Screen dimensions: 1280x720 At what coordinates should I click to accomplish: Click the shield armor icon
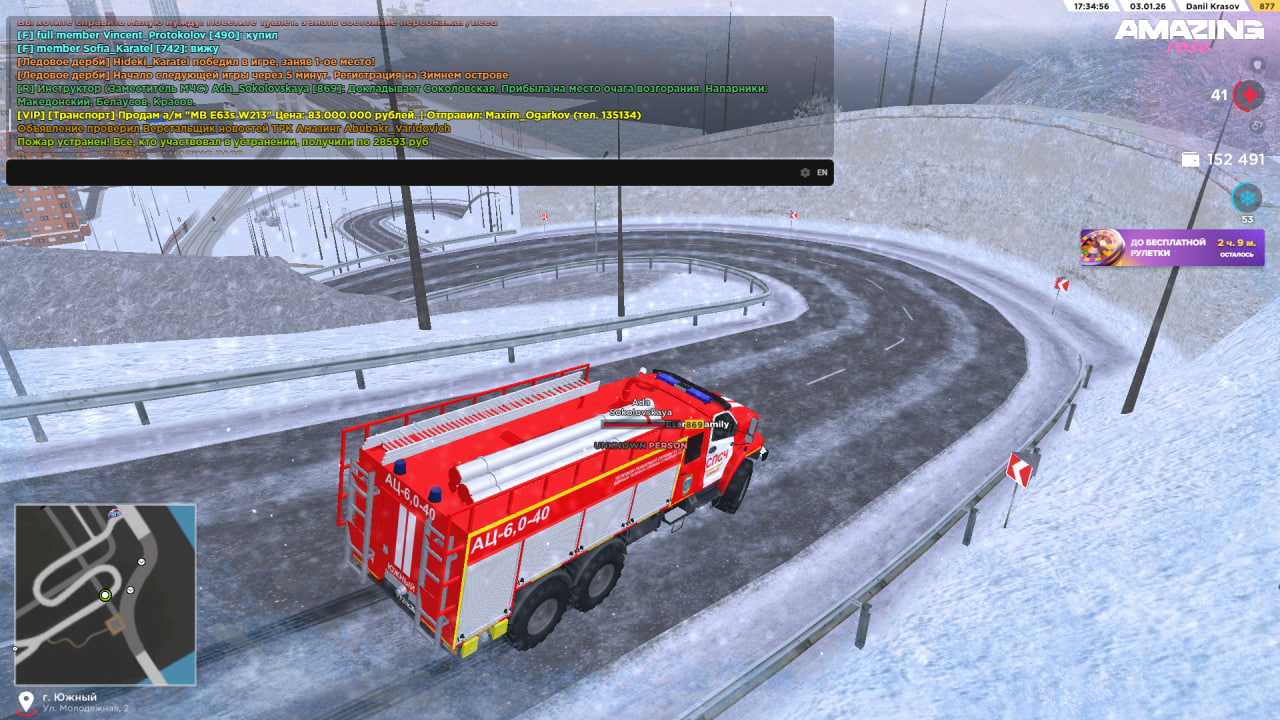tap(1258, 65)
